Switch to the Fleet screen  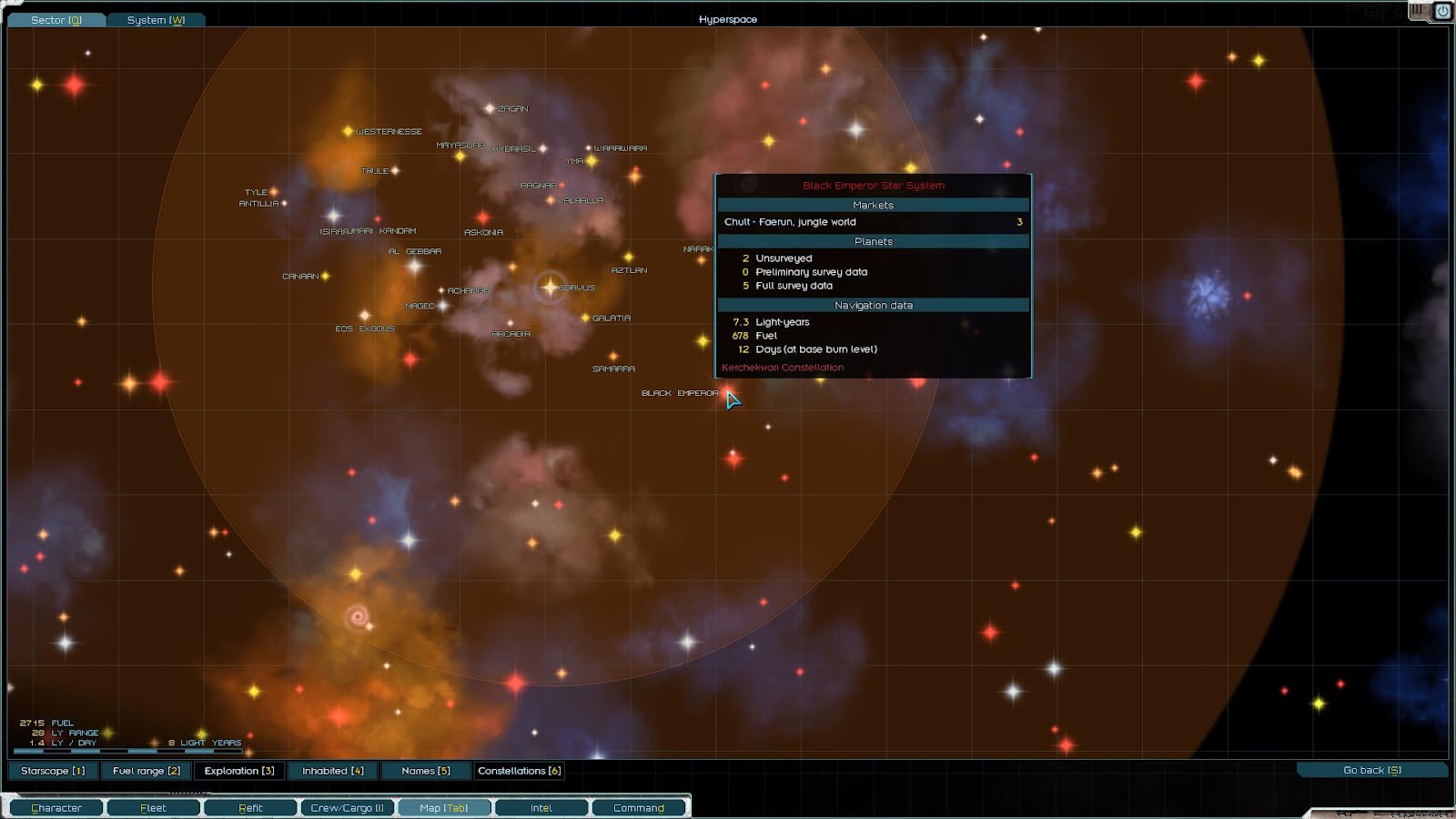153,807
